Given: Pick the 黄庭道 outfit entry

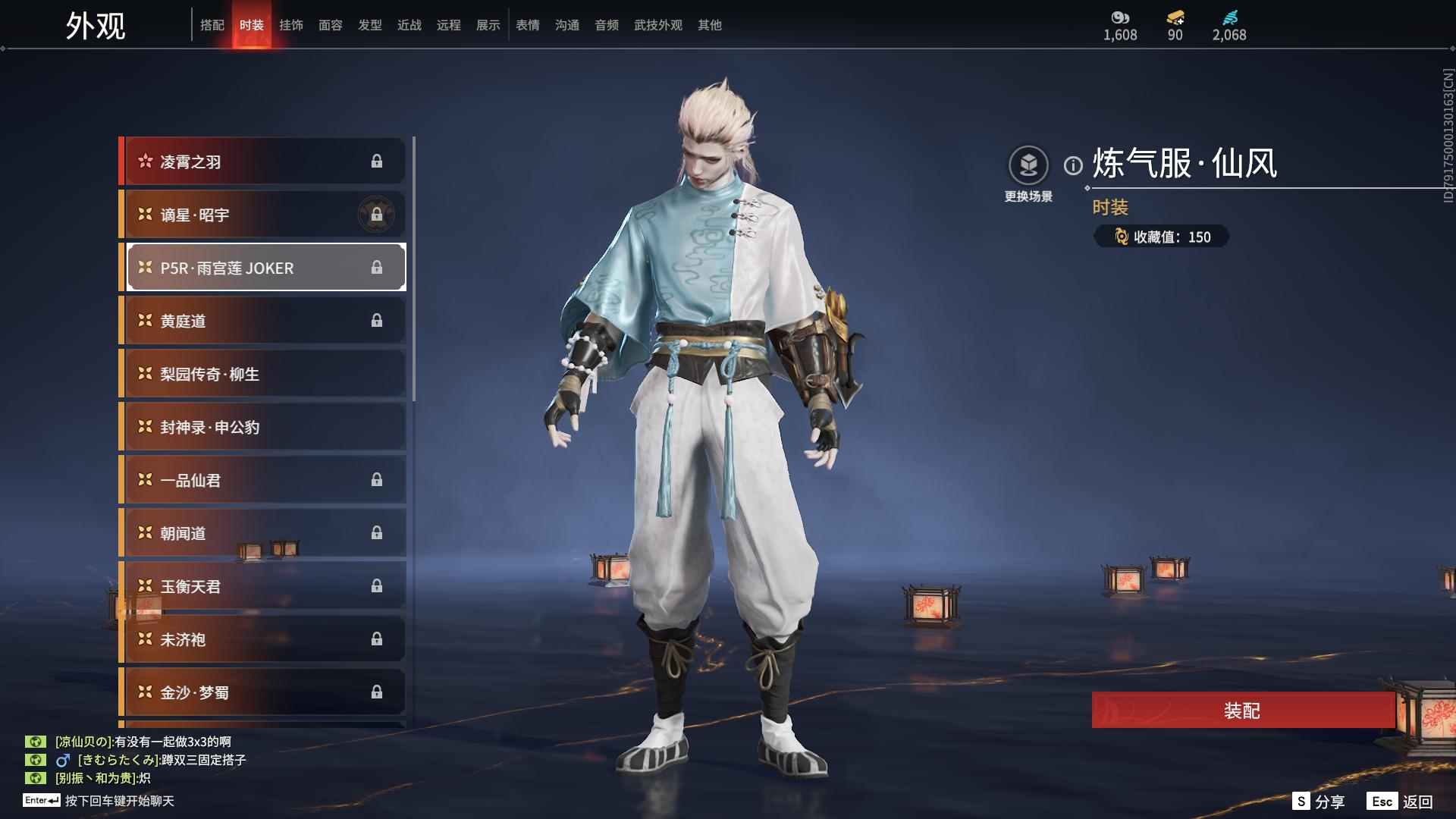Looking at the screenshot, I should (262, 321).
